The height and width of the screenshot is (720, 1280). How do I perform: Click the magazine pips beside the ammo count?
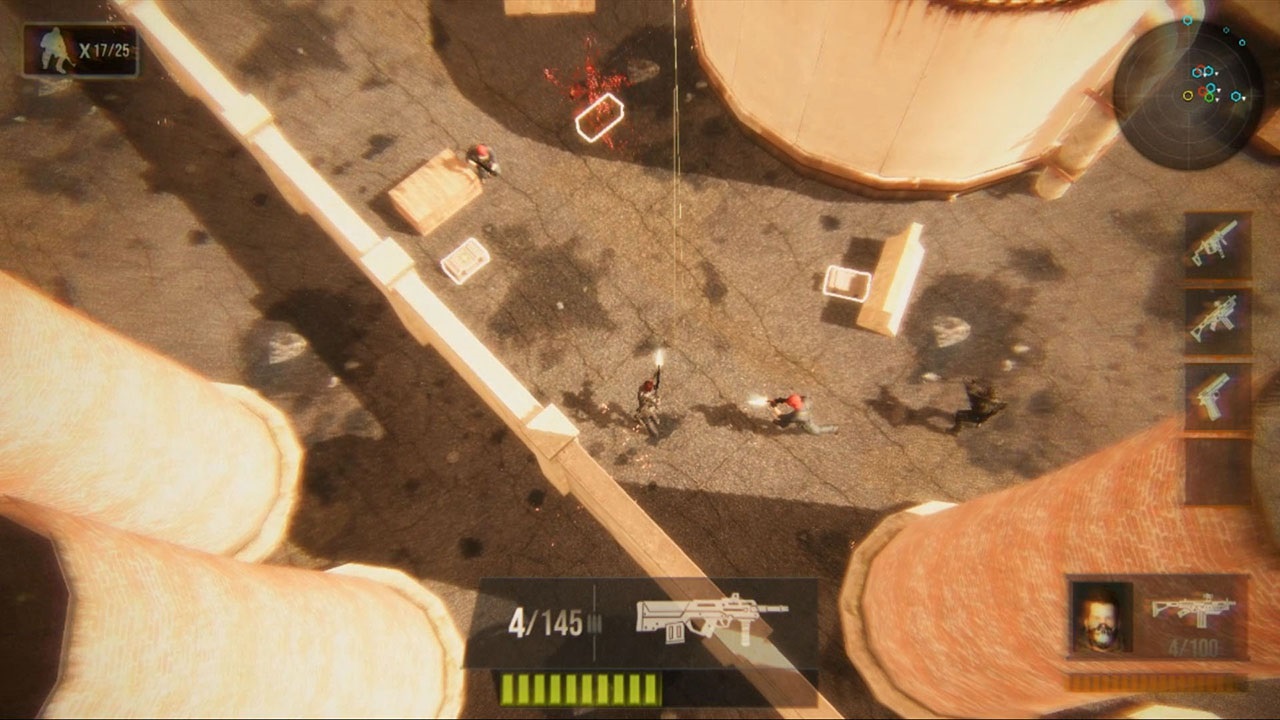point(594,622)
